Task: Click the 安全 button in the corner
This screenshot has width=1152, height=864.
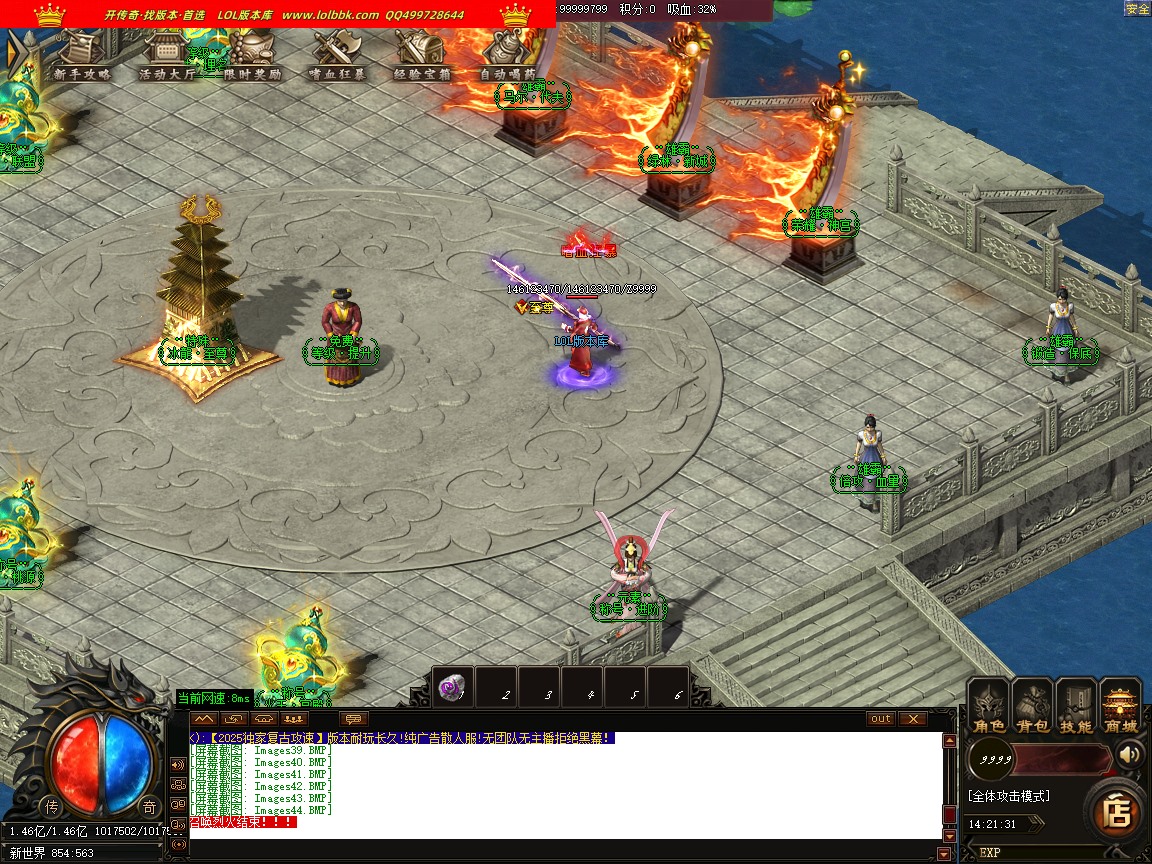Action: tap(1138, 8)
